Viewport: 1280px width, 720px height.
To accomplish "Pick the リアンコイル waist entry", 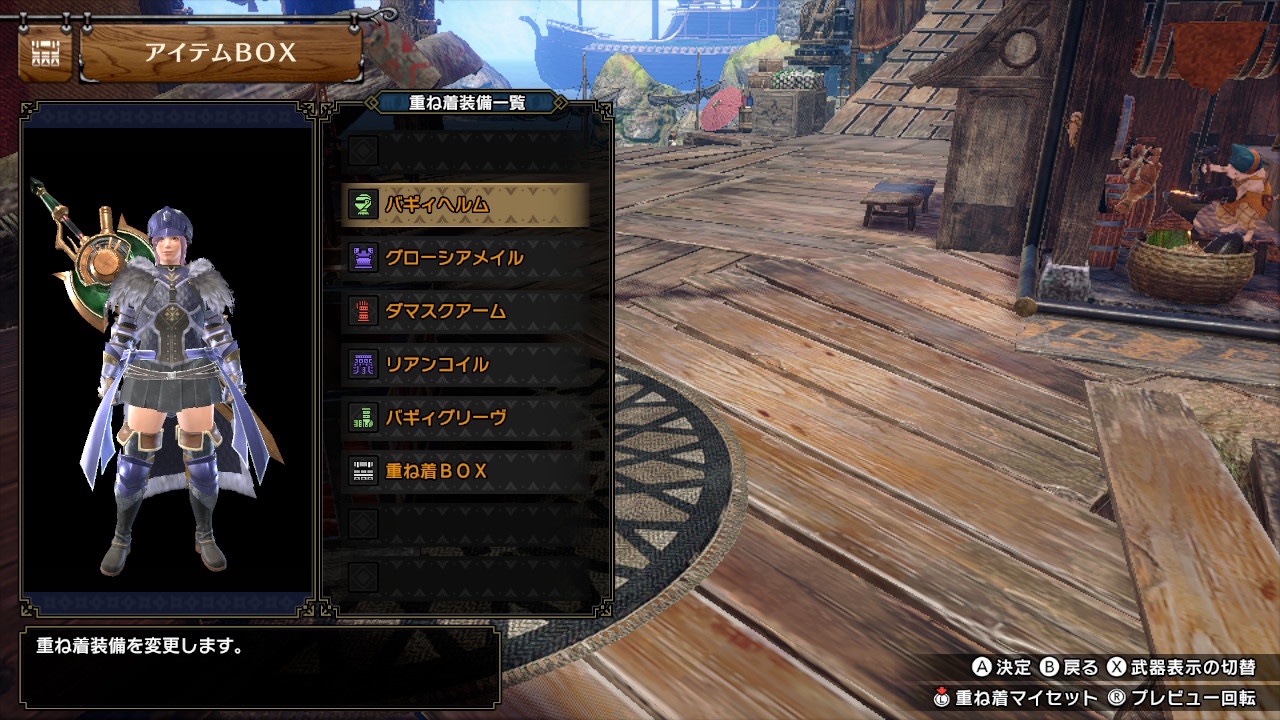I will (x=465, y=364).
